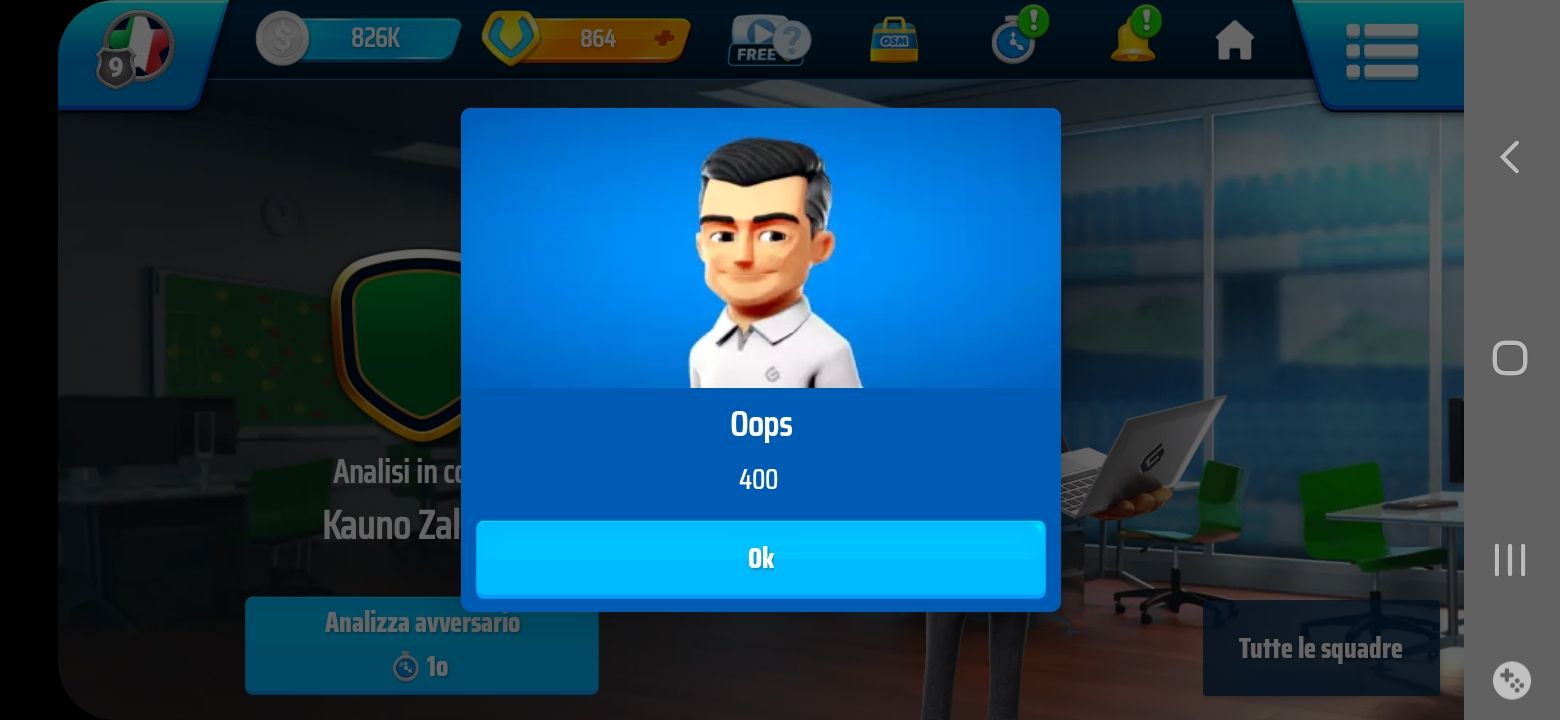
Task: Go to the home screen icon
Action: pyautogui.click(x=1234, y=41)
